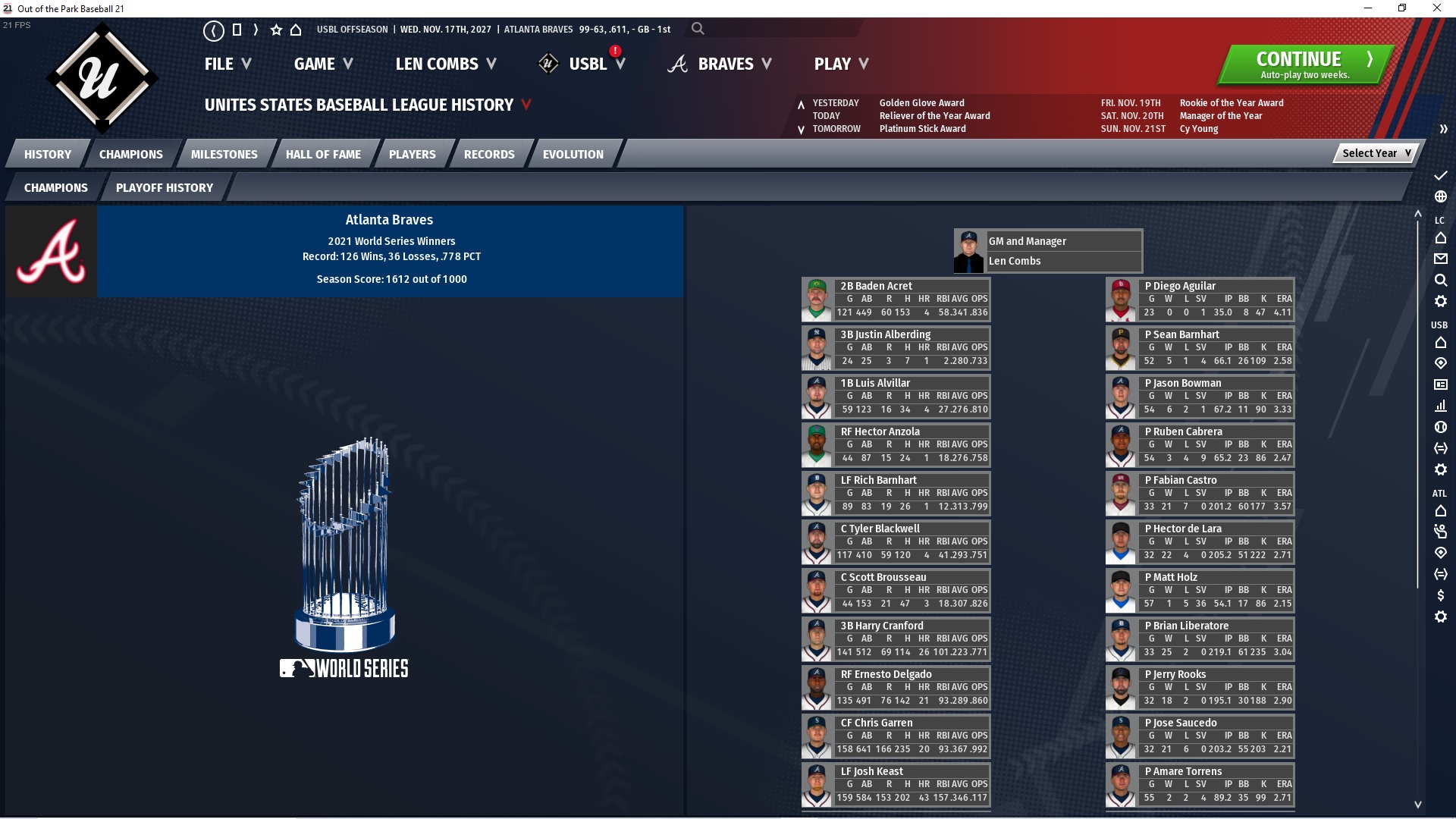This screenshot has width=1456, height=819.
Task: Open the USBL league menu
Action: [x=588, y=64]
